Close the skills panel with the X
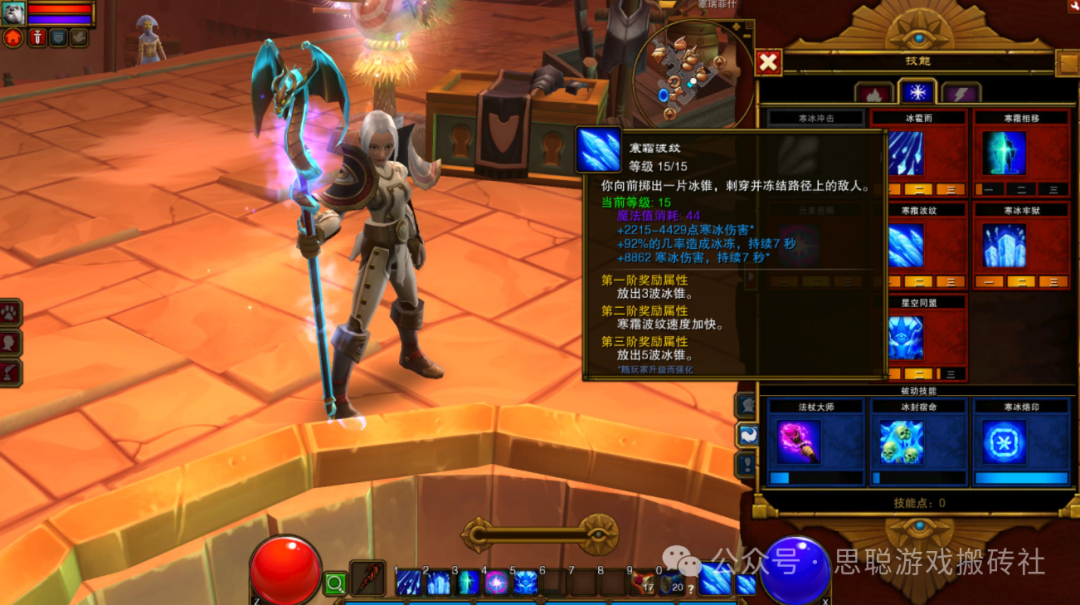This screenshot has width=1080, height=605. [x=768, y=63]
